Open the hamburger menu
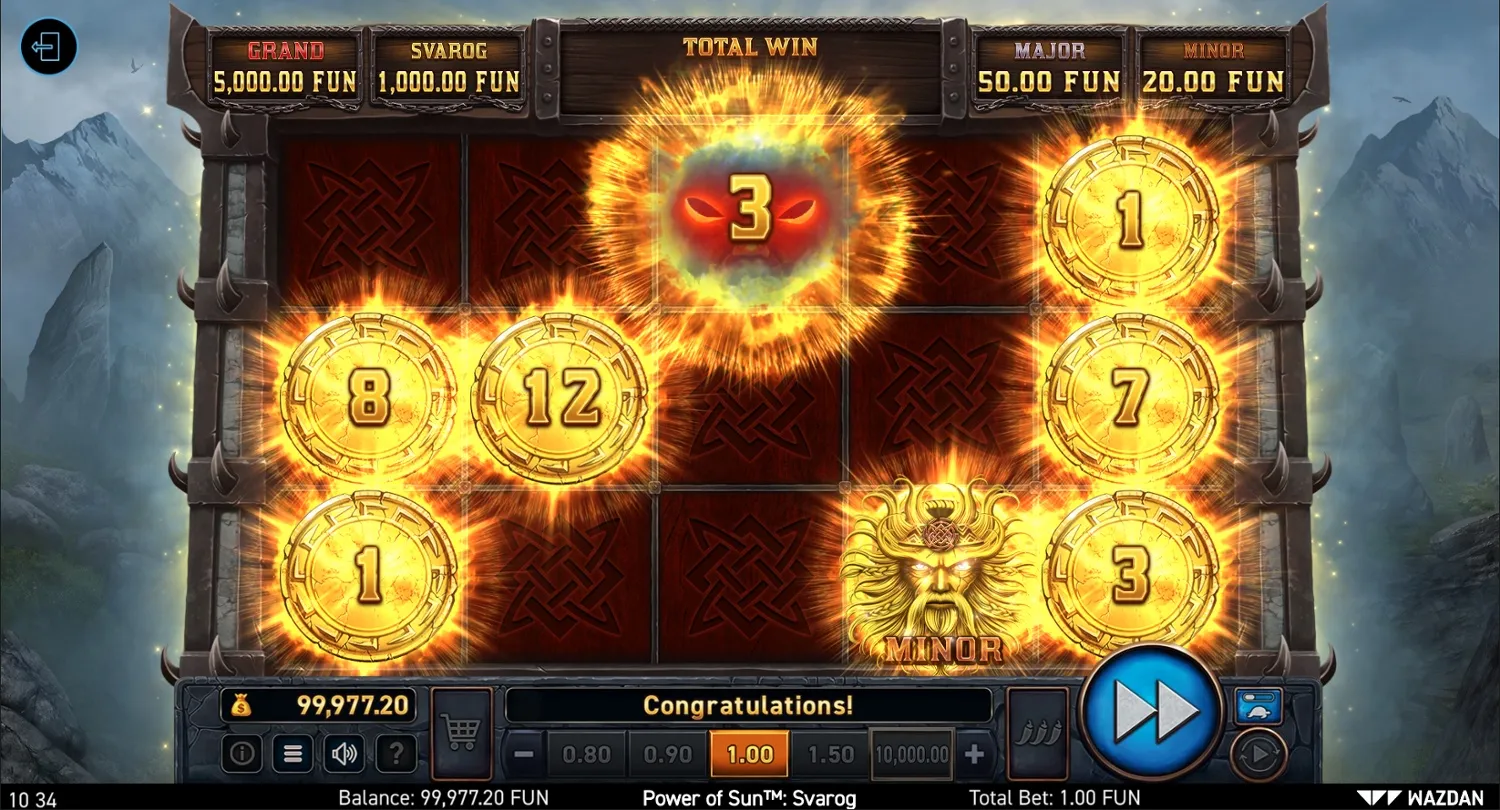The width and height of the screenshot is (1500, 810). 292,754
